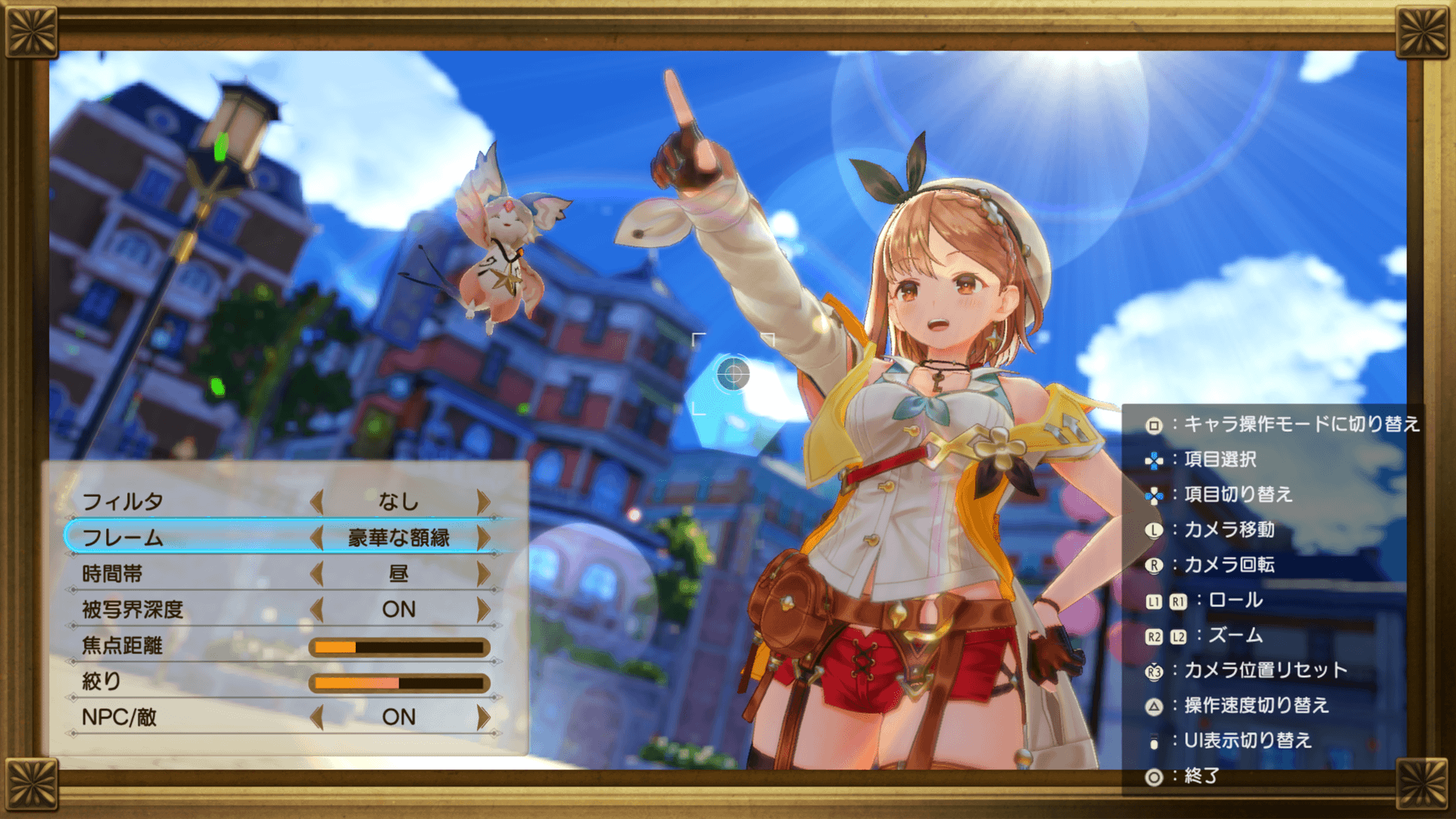Toggle 被写界深度 using its left arrow
Image resolution: width=1456 pixels, height=819 pixels.
point(317,609)
